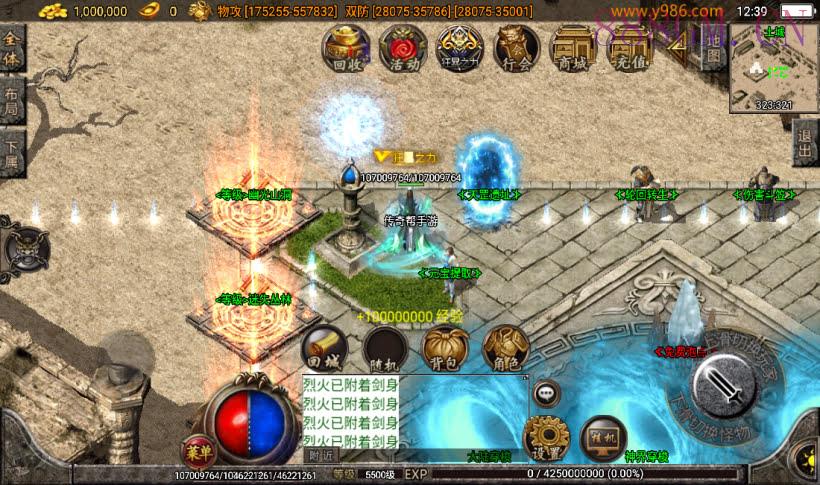Use the 随机 random teleport button
820x485 pixels.
385,348
